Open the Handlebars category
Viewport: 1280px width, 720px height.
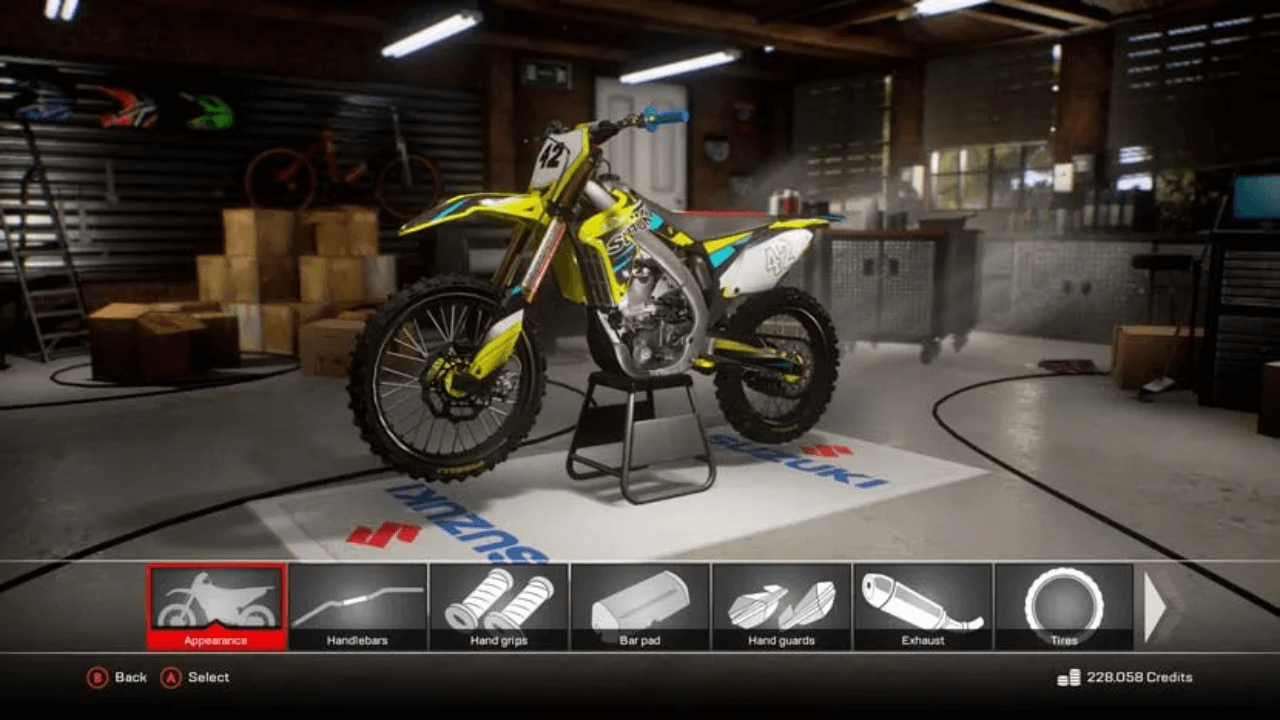358,606
